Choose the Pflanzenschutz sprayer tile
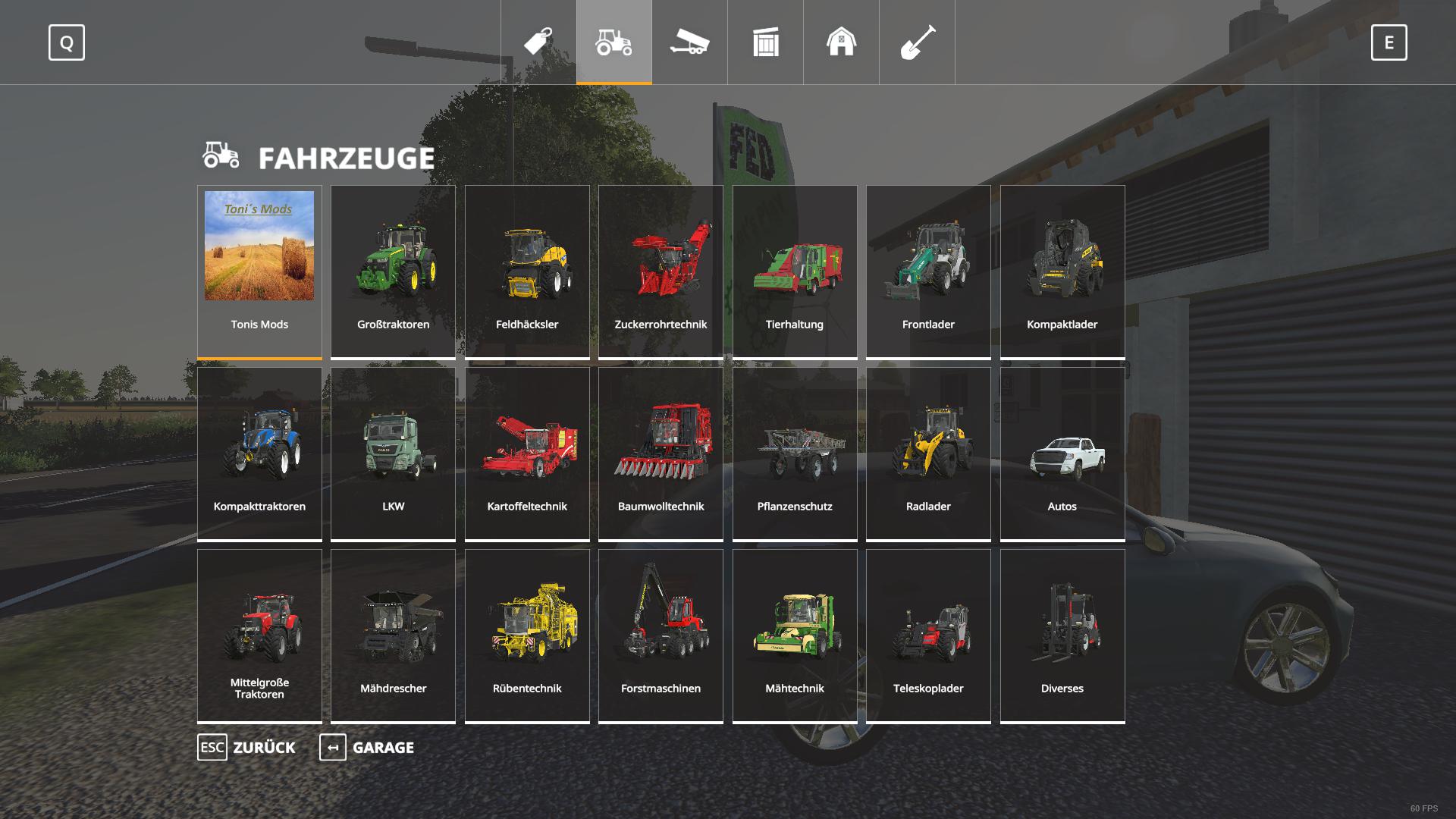This screenshot has width=1456, height=819. [x=795, y=453]
